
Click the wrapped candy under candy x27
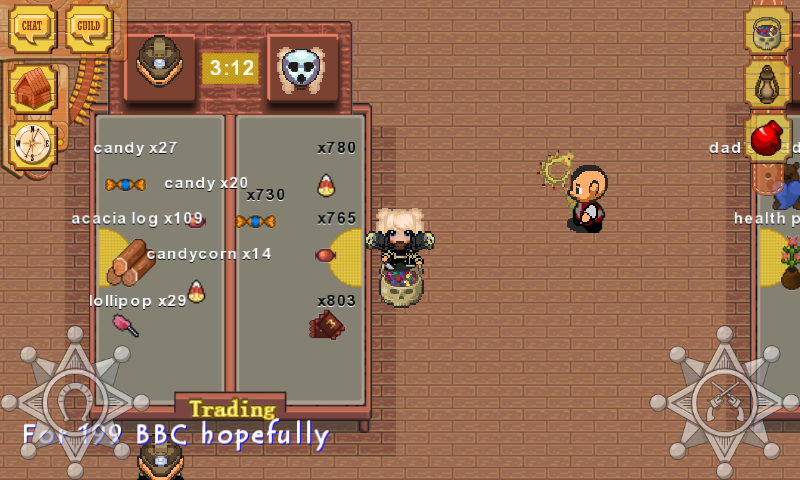(125, 184)
